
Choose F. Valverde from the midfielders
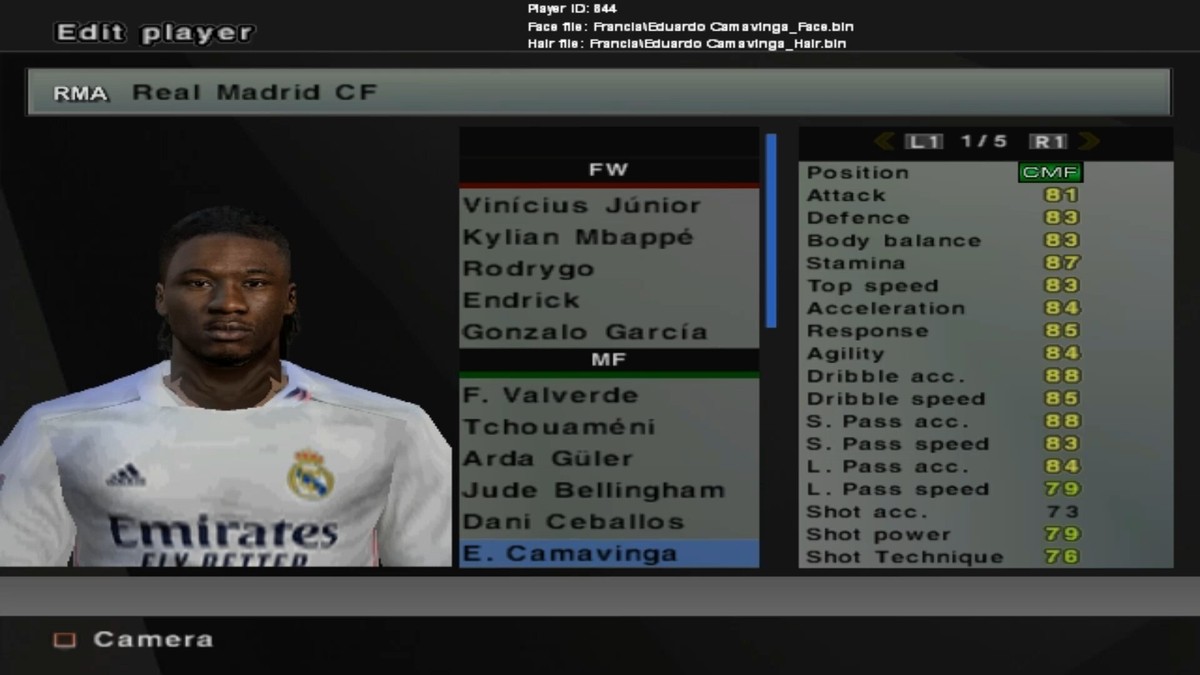click(550, 395)
